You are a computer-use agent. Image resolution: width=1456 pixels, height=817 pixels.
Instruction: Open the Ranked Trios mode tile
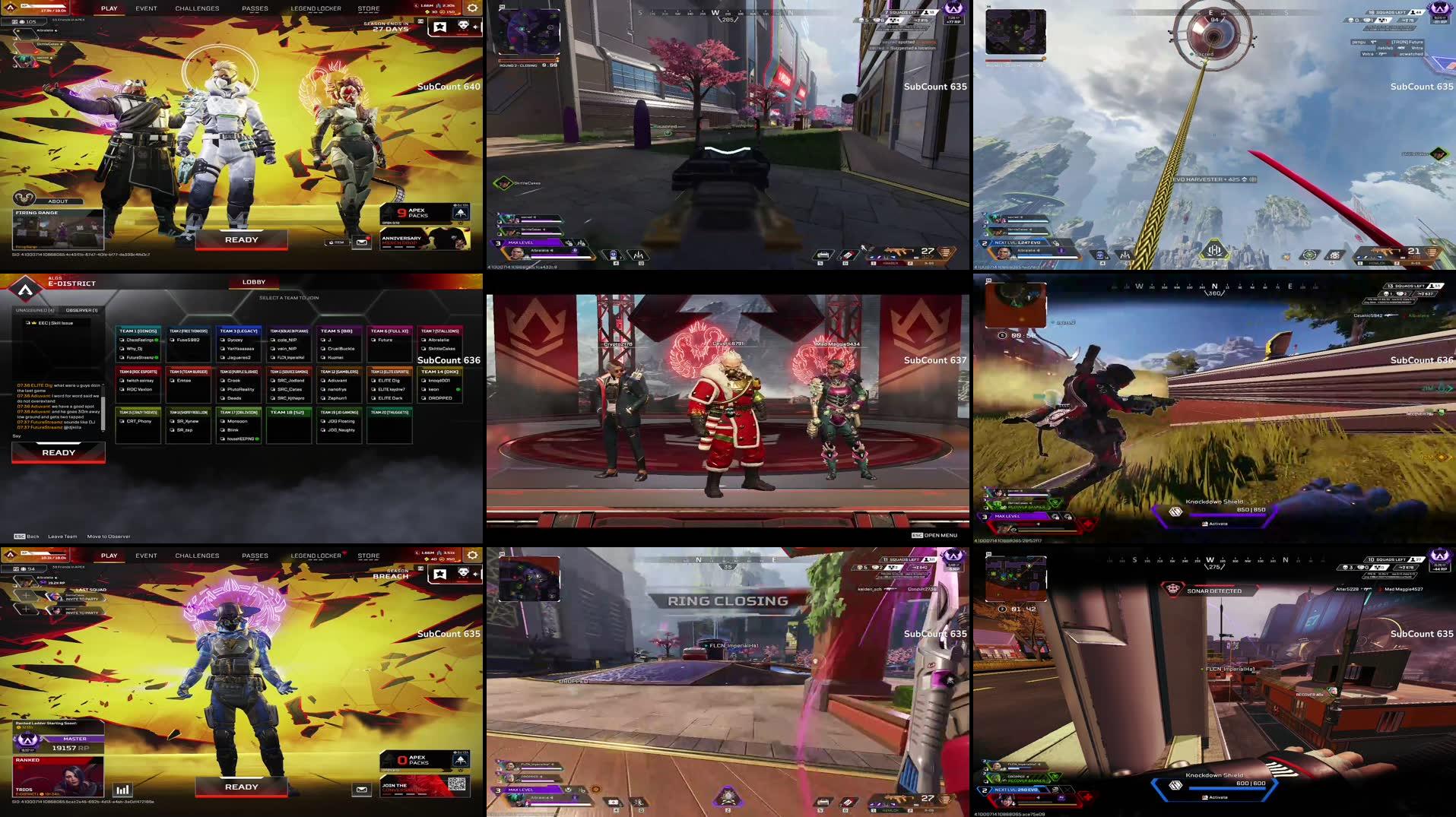[58, 777]
